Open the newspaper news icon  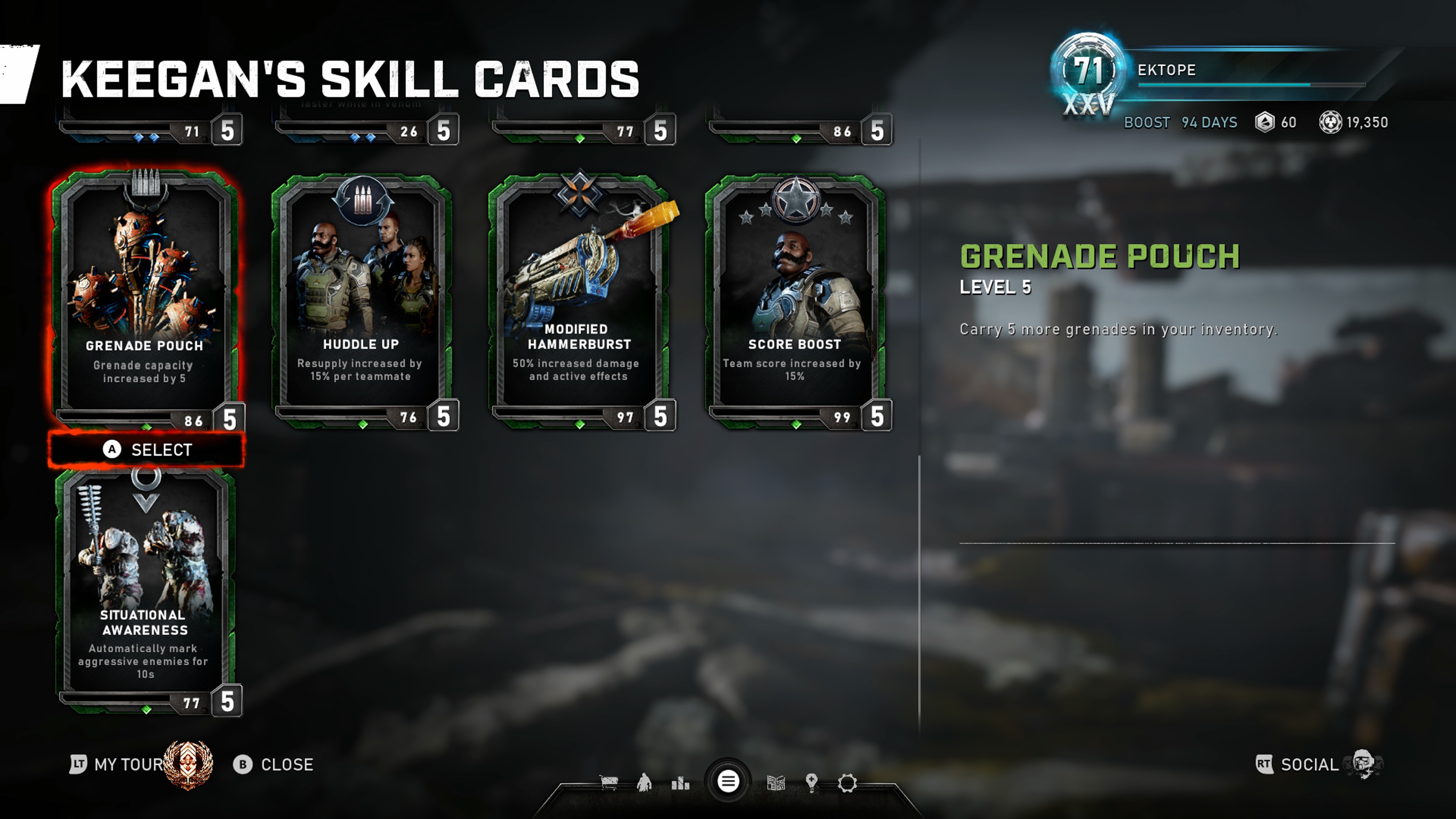click(x=776, y=783)
